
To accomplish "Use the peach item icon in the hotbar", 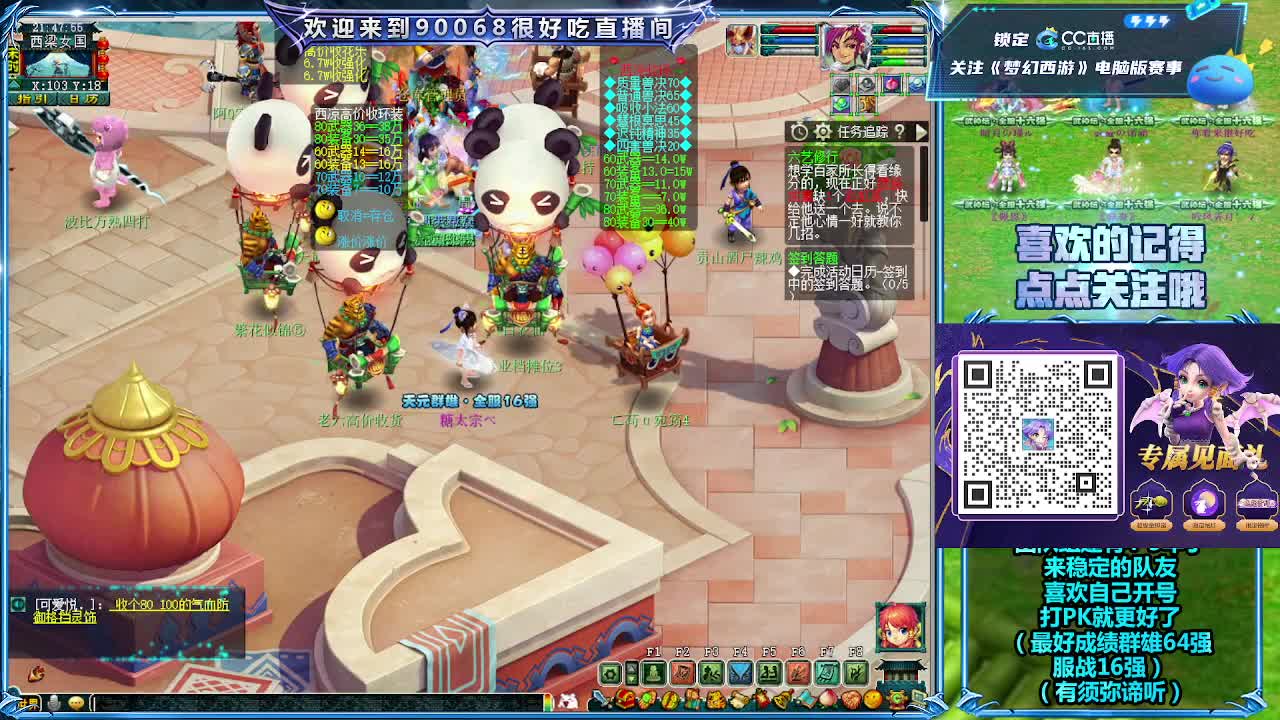I will [x=827, y=699].
